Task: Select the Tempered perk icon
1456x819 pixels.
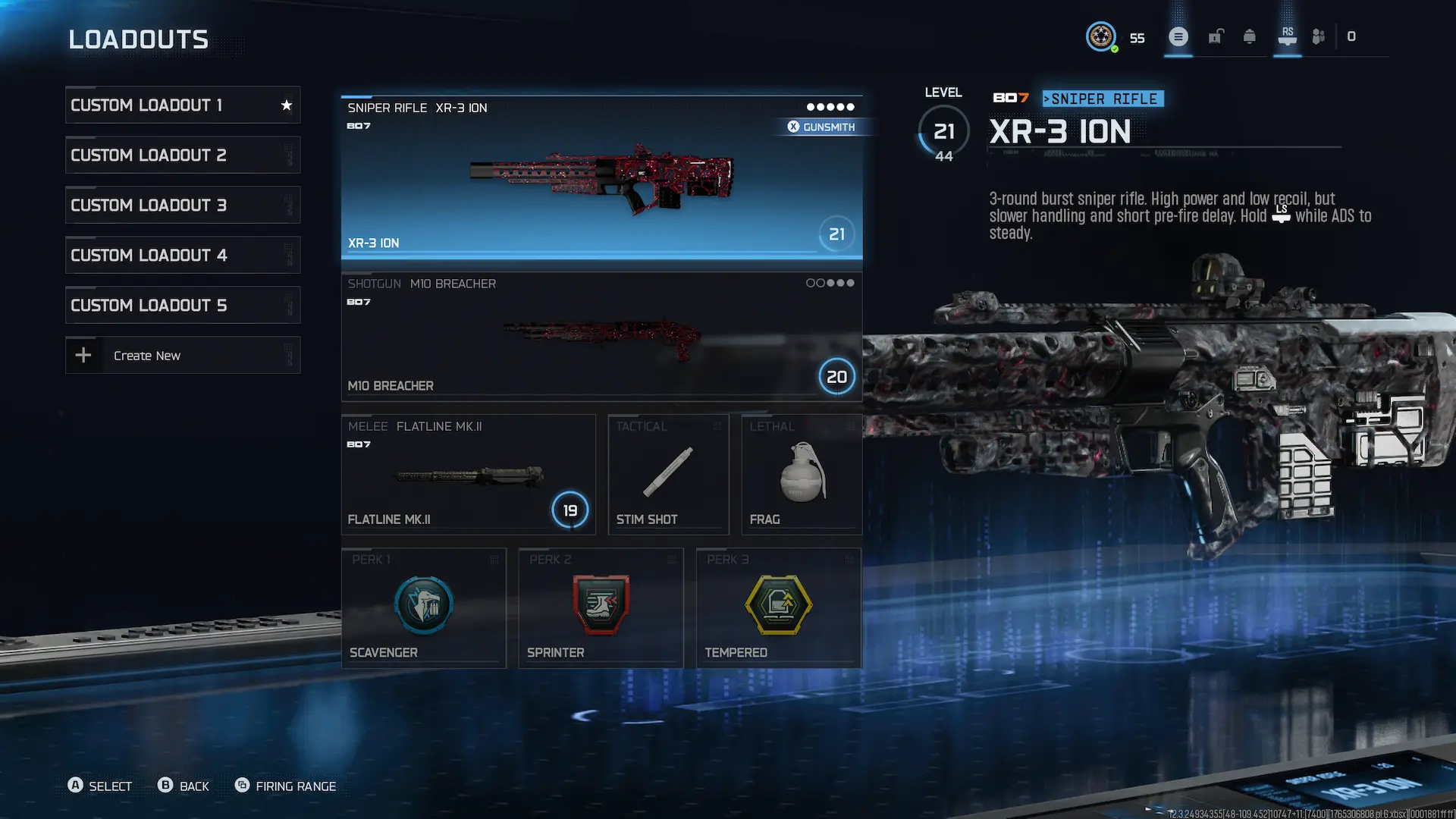Action: click(779, 605)
